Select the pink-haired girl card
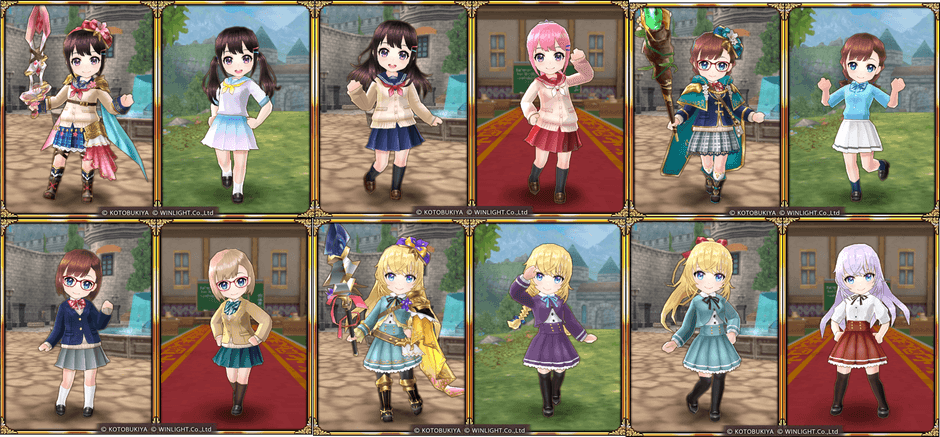Viewport: 940px width, 437px height. (548, 108)
